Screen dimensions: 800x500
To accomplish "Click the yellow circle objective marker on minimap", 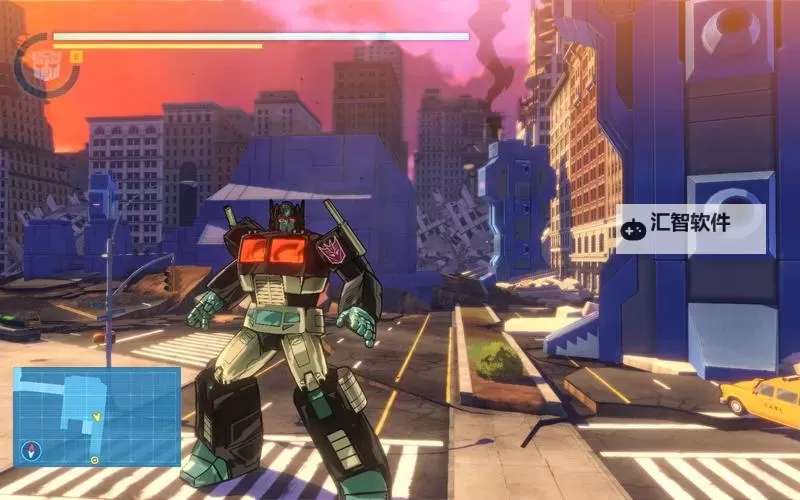I will pos(94,460).
